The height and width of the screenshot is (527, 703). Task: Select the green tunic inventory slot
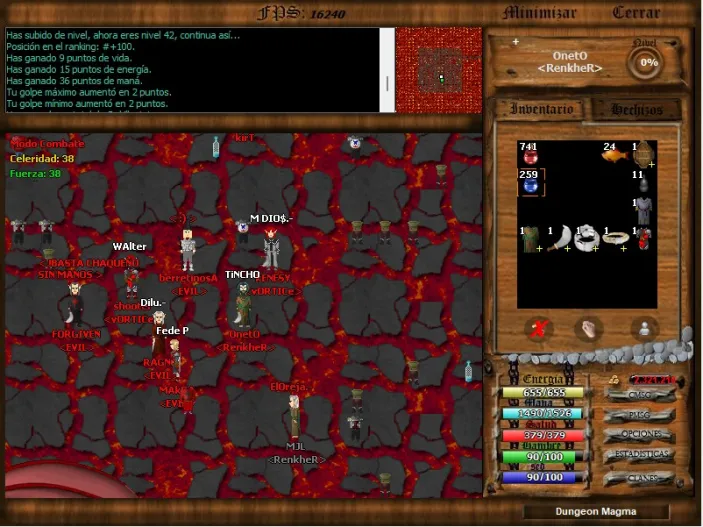[530, 238]
